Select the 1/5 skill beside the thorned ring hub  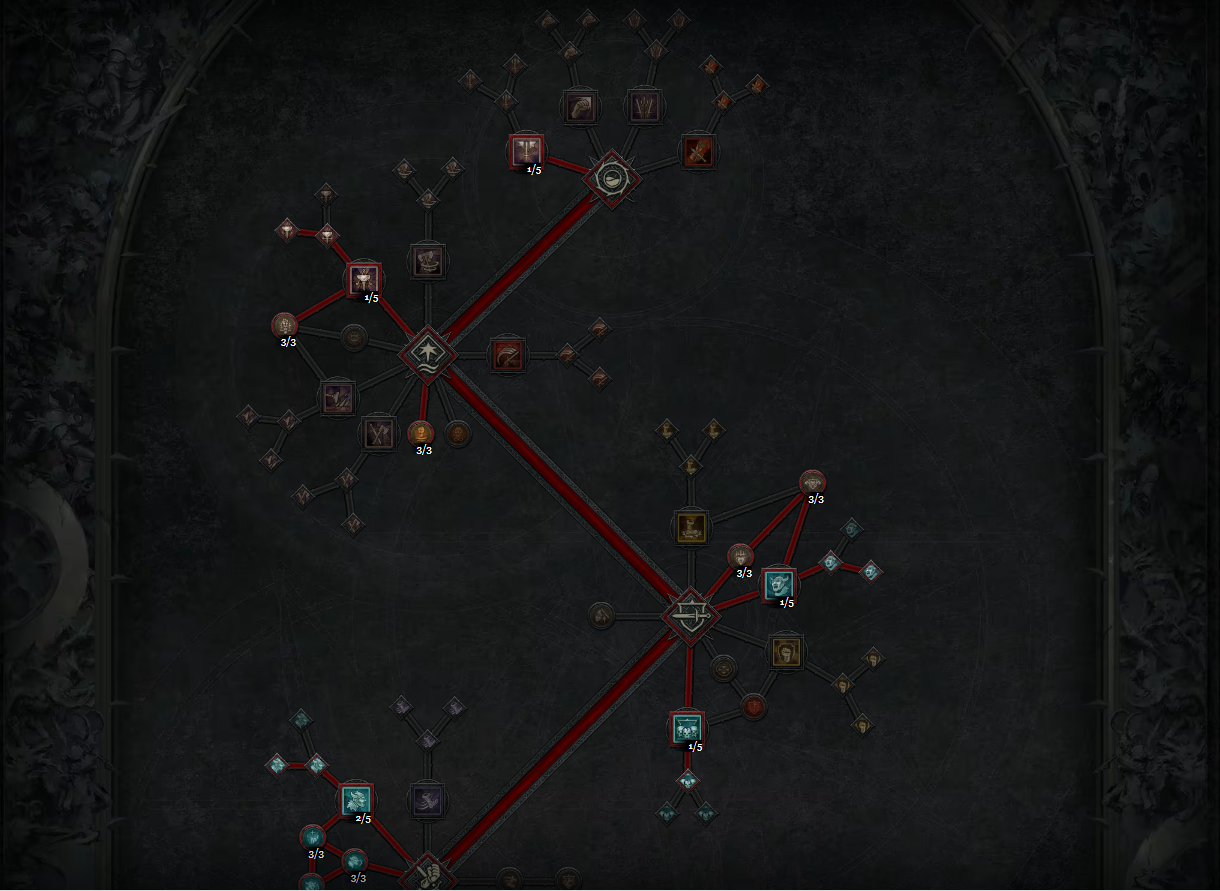(x=526, y=150)
